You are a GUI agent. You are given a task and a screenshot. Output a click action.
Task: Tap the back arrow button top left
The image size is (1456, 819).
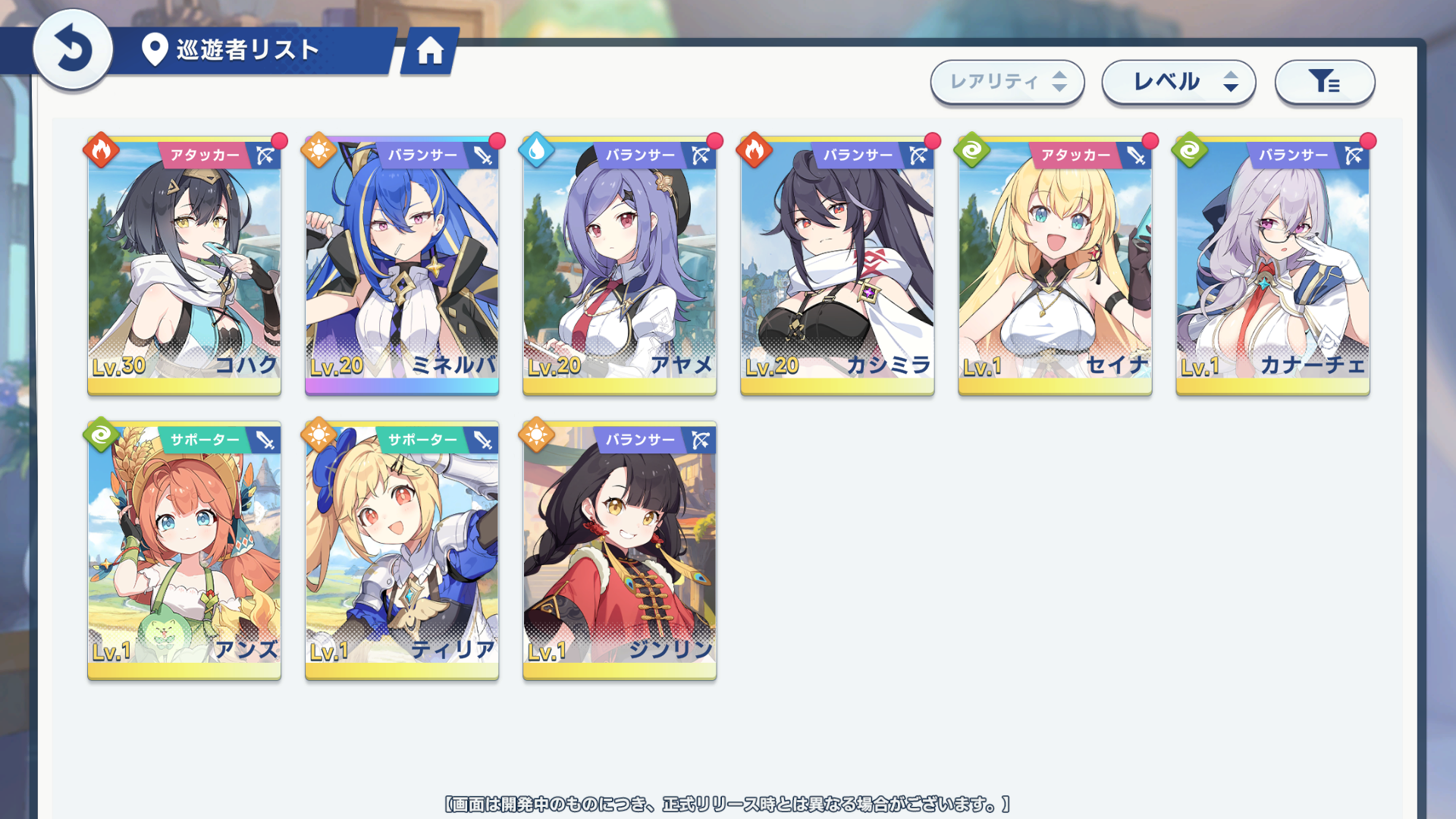coord(72,49)
